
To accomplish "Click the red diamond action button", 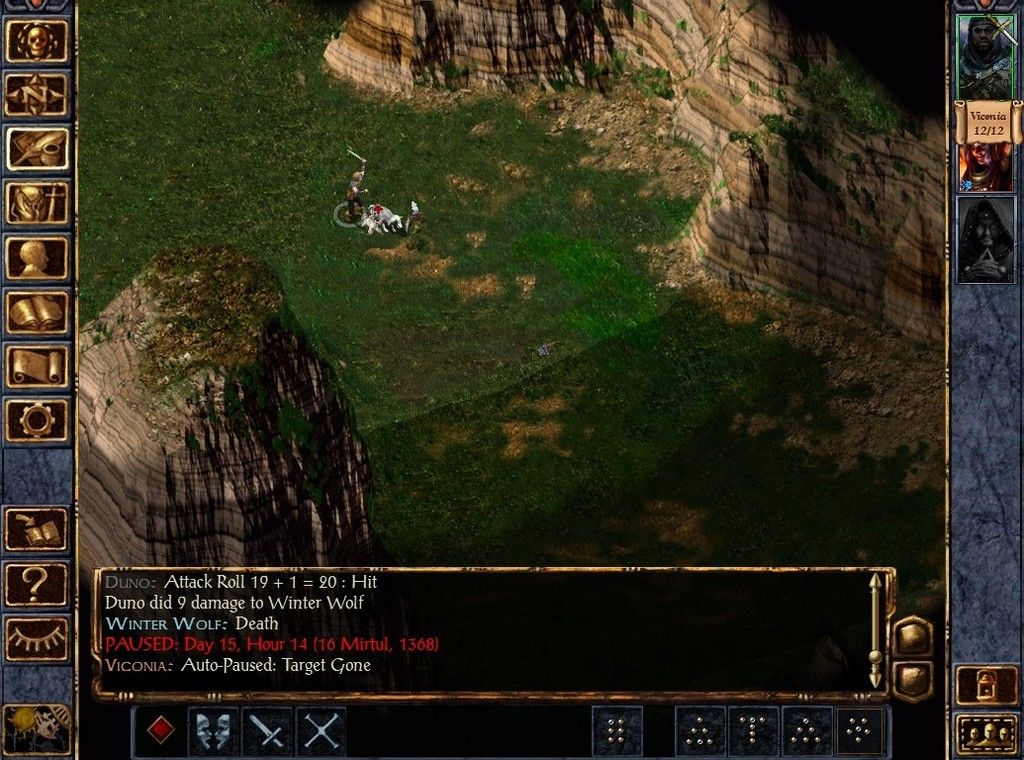I will [159, 731].
